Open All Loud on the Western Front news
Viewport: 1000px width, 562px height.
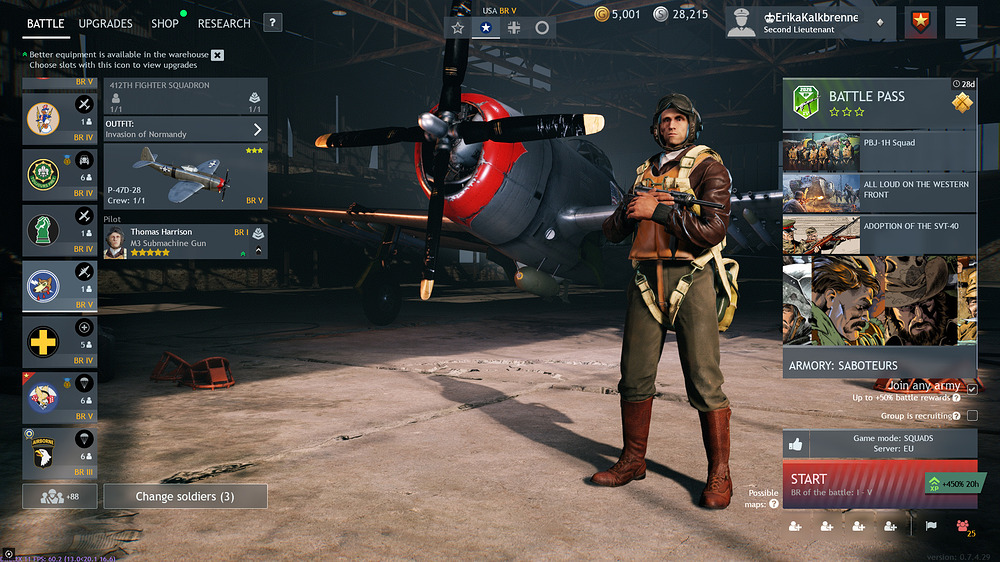pyautogui.click(x=879, y=193)
